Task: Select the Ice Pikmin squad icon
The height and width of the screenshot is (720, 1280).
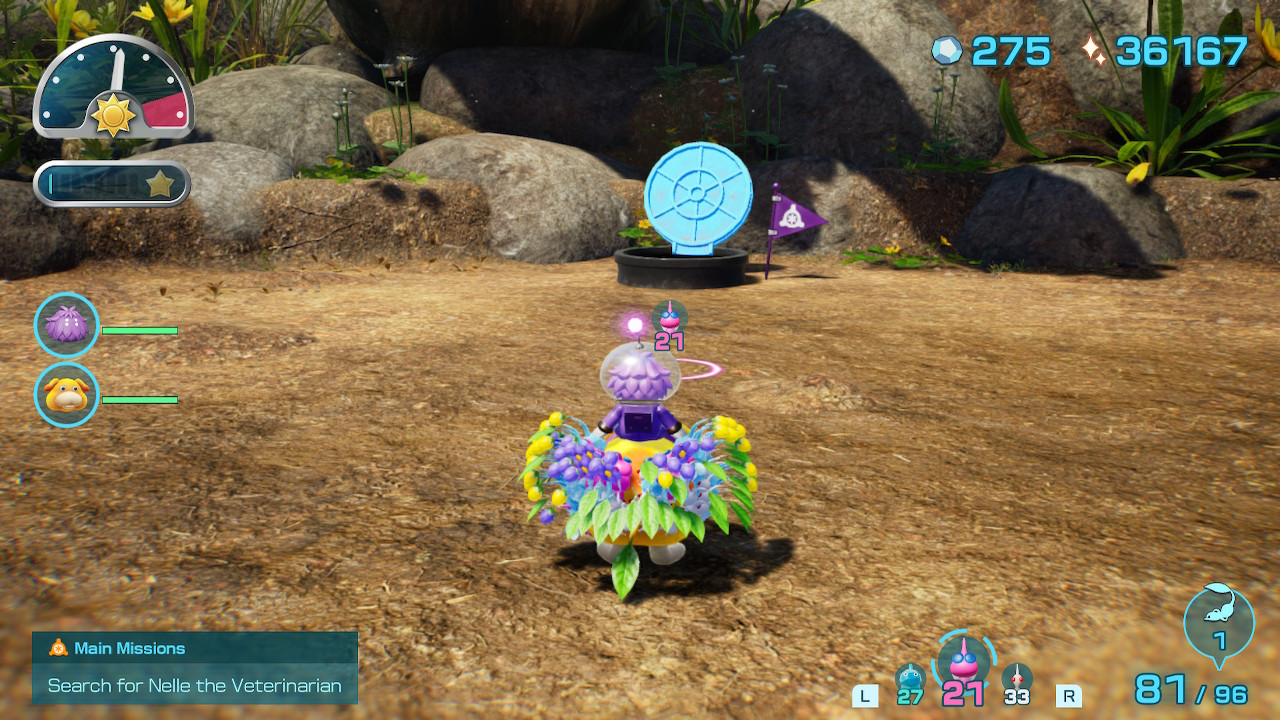Action: [910, 679]
